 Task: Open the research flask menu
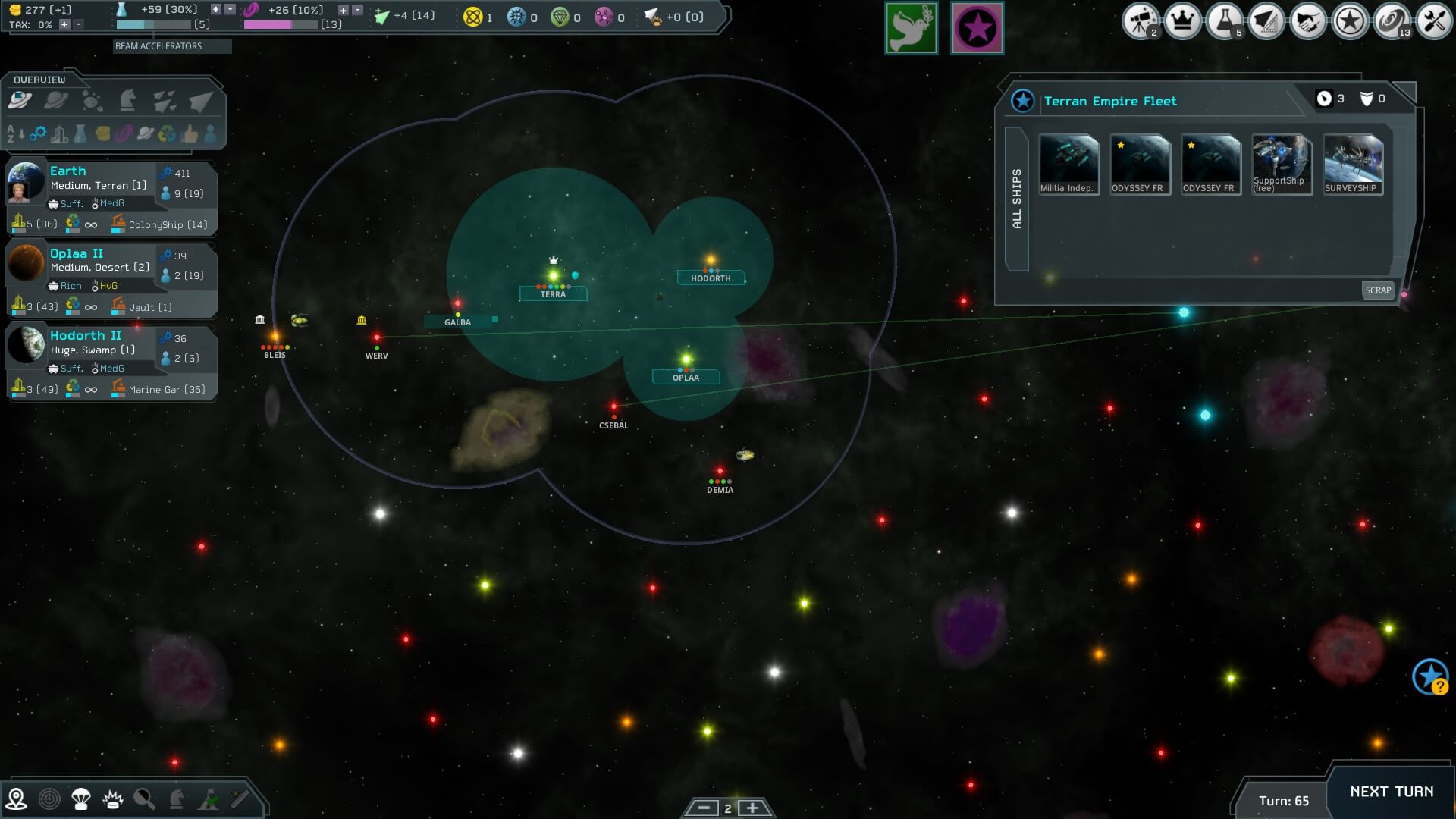pyautogui.click(x=1223, y=21)
